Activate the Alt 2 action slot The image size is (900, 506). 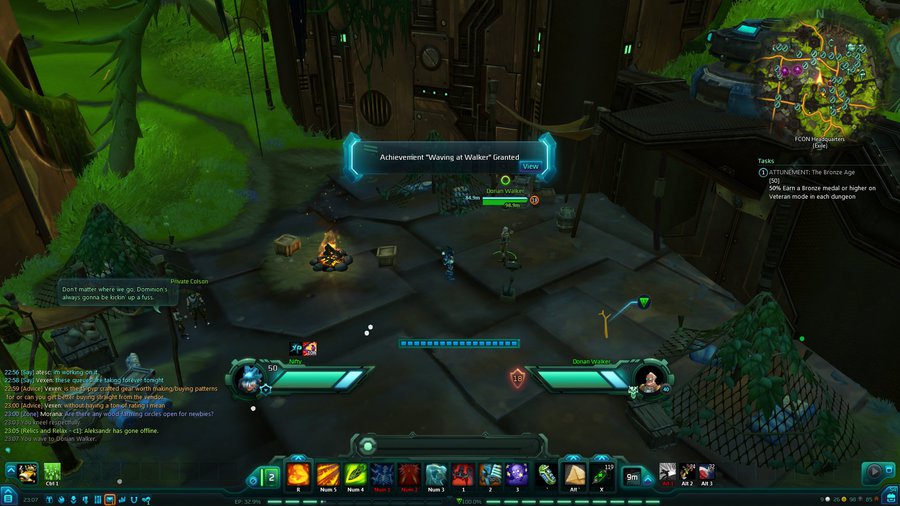click(688, 471)
